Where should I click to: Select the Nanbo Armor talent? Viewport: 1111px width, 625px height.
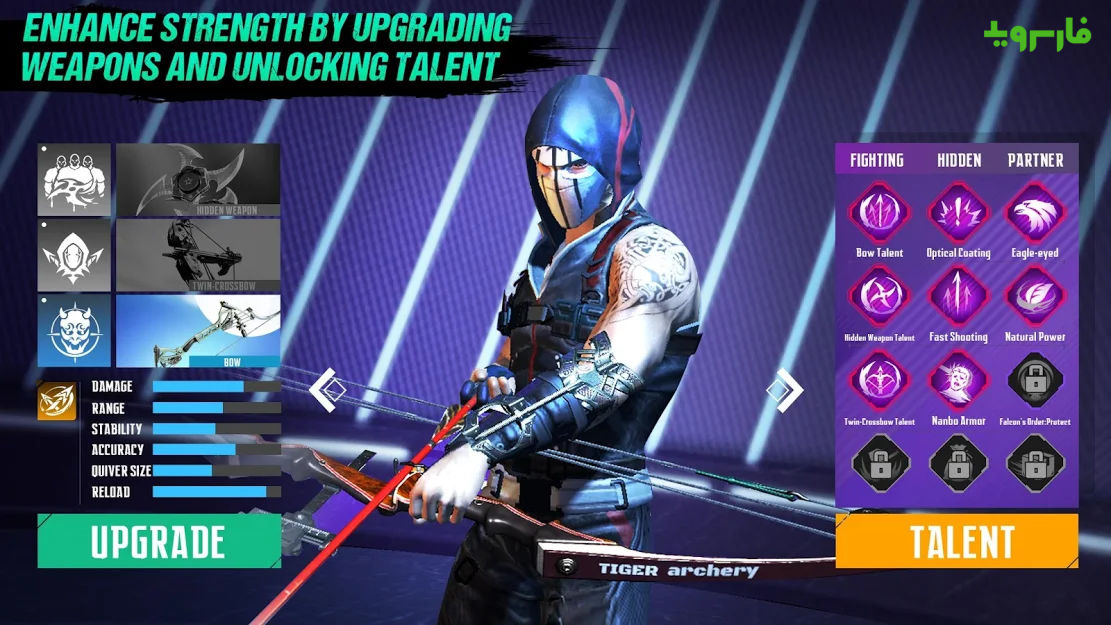click(959, 382)
